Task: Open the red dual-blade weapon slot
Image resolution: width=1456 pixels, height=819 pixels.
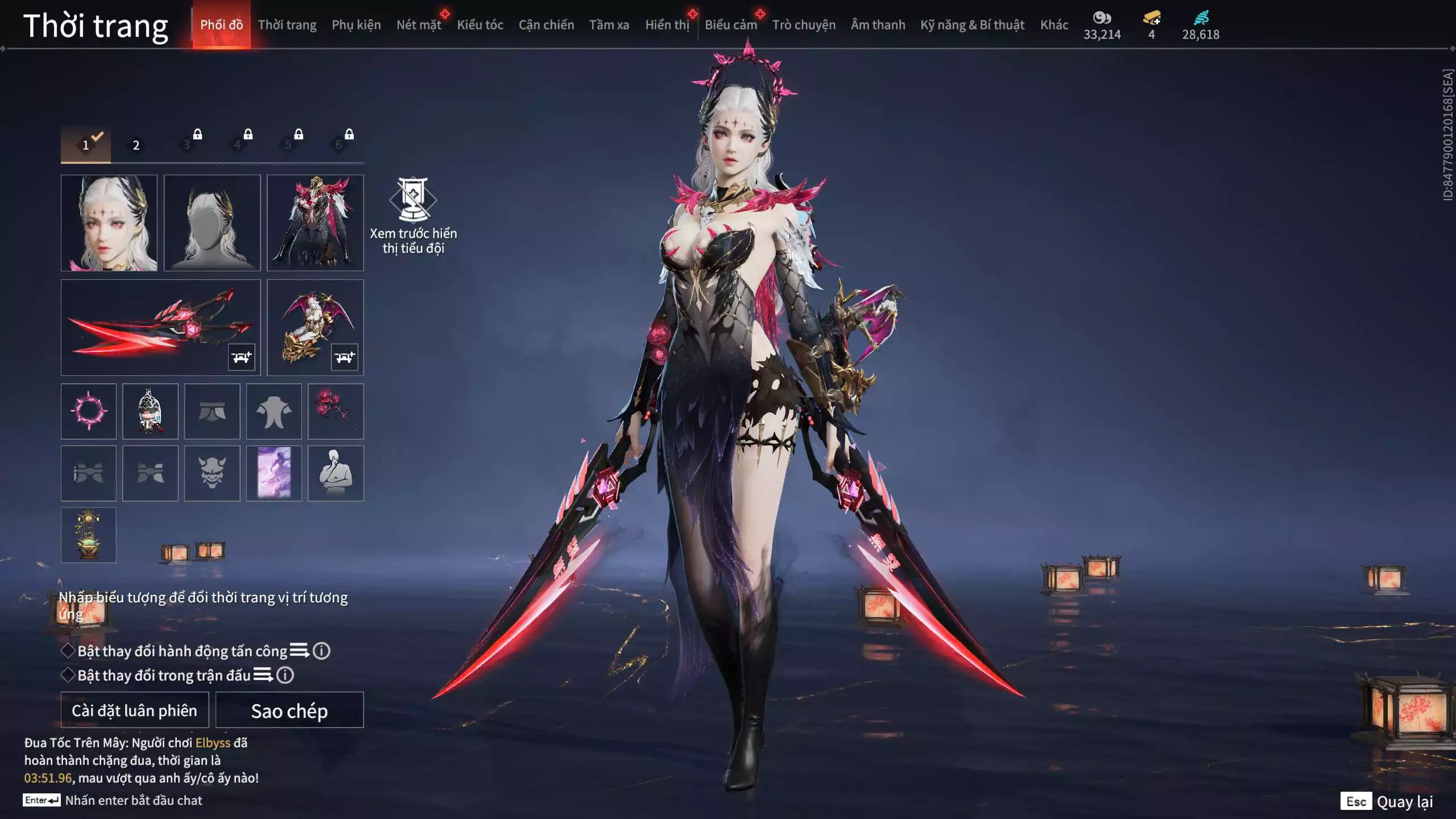Action: [x=160, y=328]
